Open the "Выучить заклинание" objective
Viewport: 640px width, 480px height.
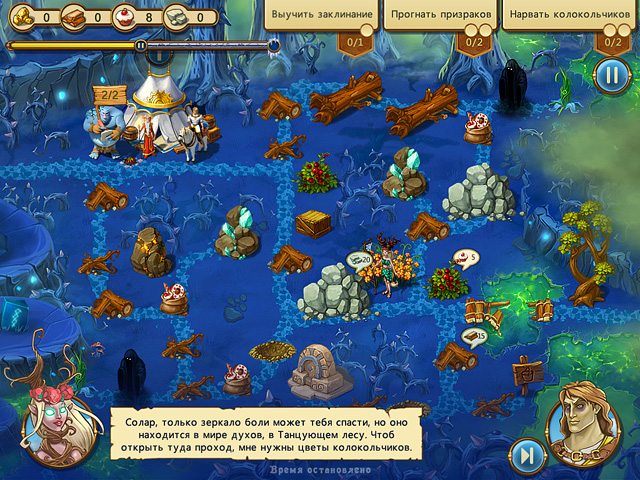point(322,17)
